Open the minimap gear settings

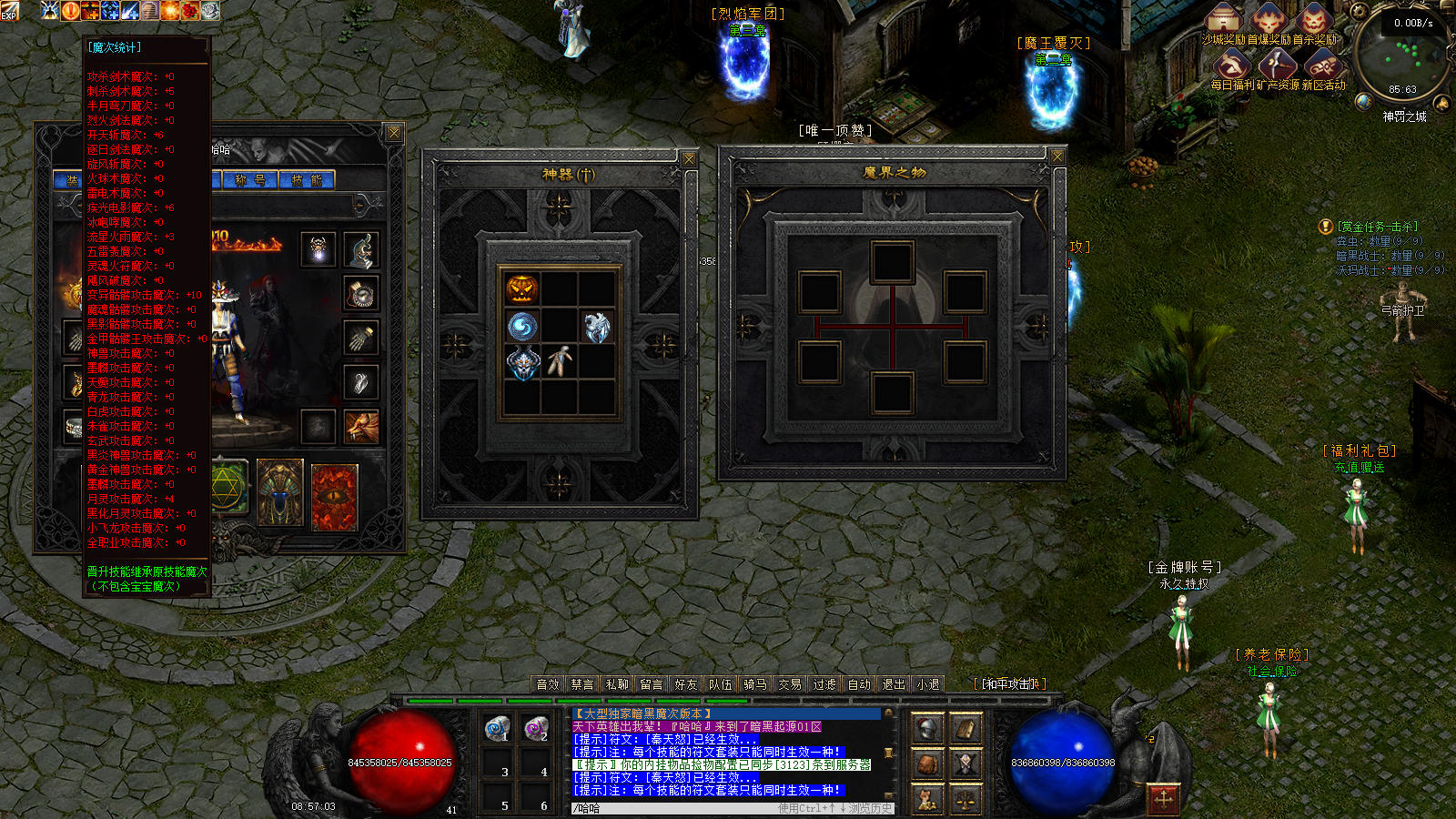[1360, 12]
